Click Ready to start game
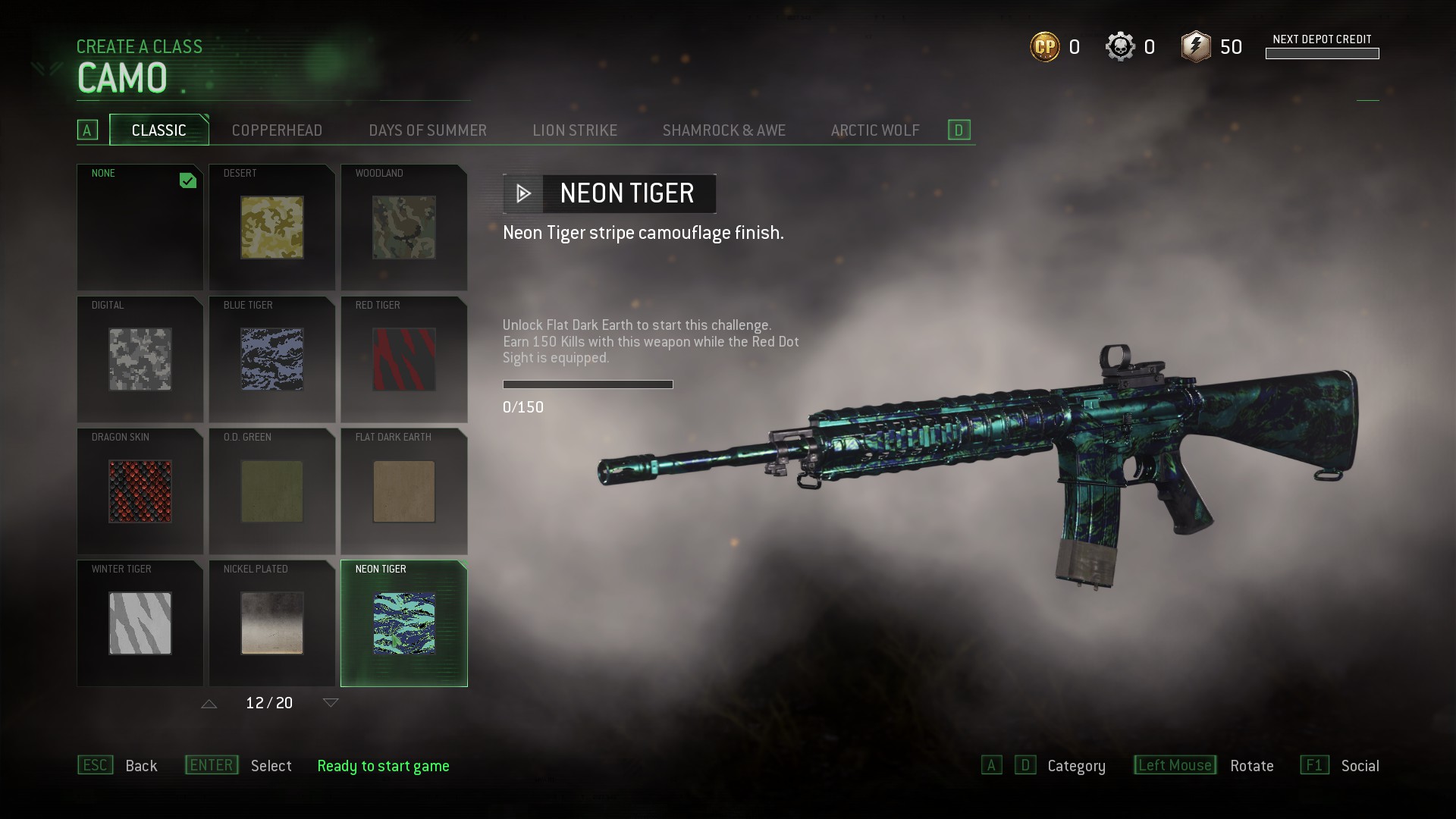The height and width of the screenshot is (819, 1456). (x=384, y=766)
